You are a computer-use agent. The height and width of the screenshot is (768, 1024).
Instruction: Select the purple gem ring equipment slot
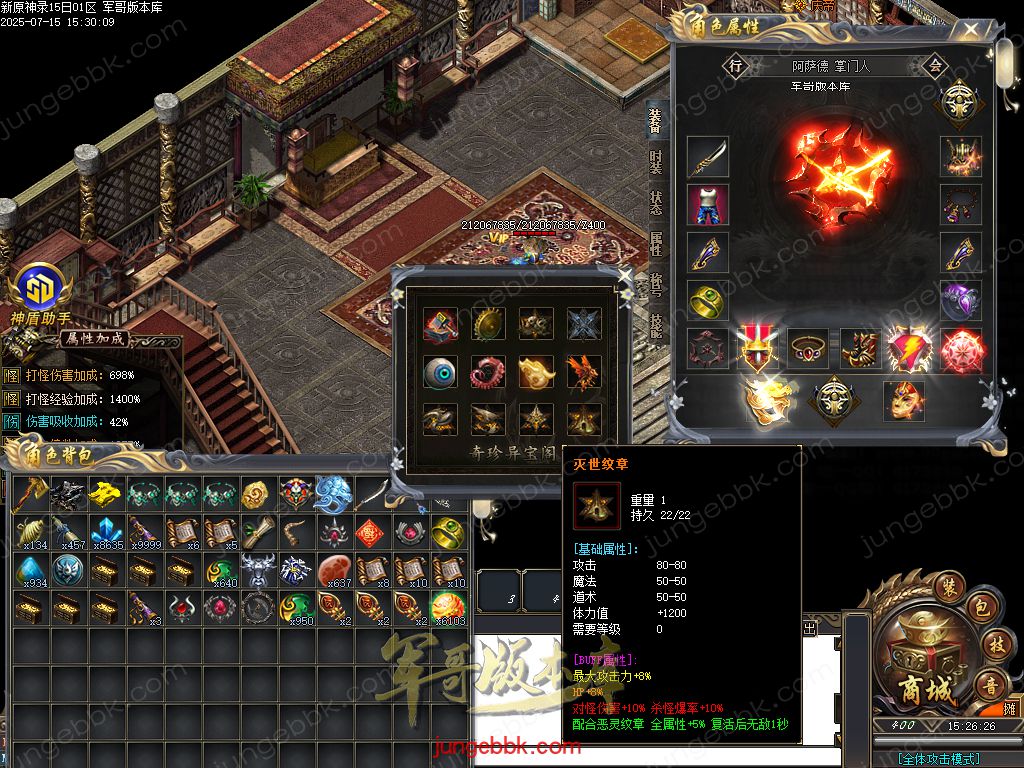[961, 300]
